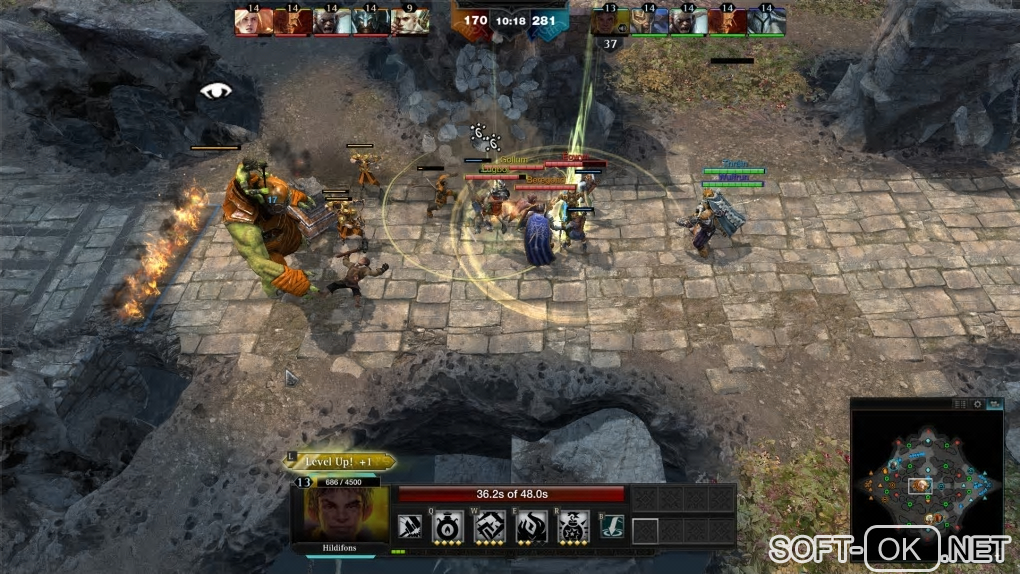Activate the R ultimate bomb ability
Image resolution: width=1020 pixels, height=574 pixels.
click(572, 526)
